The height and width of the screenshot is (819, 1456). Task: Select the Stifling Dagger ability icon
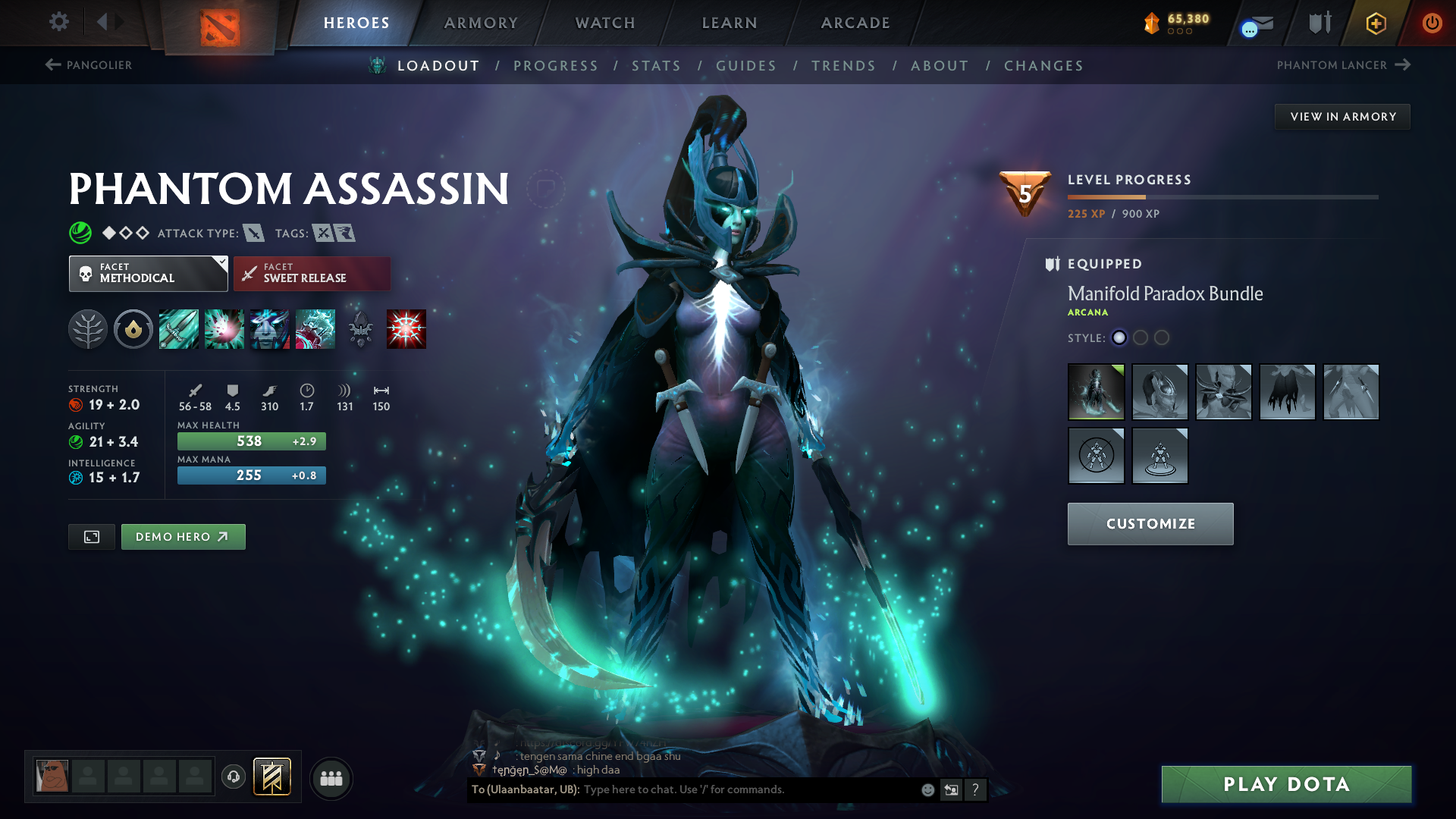[x=179, y=329]
